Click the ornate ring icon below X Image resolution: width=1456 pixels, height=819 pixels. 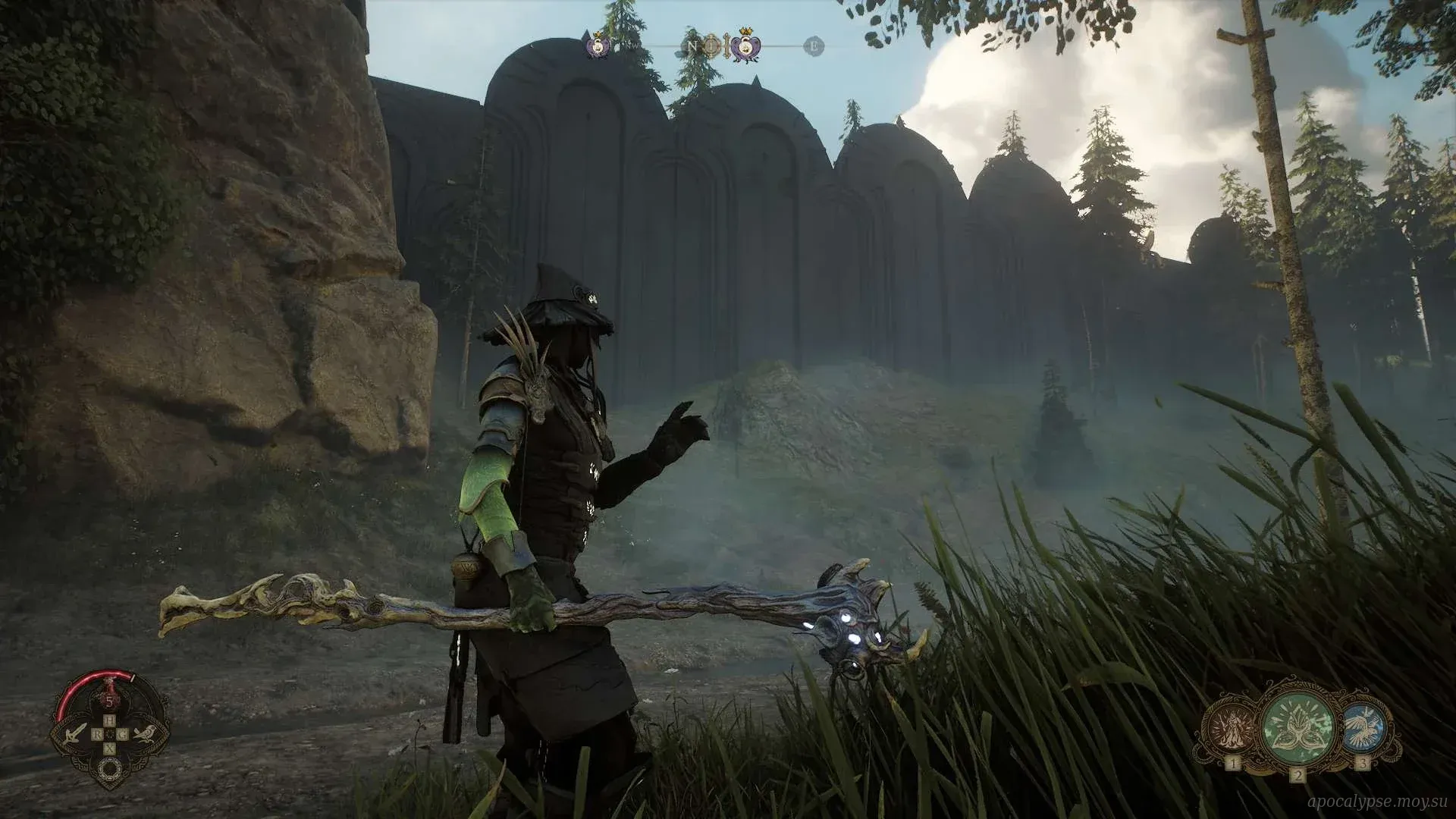(110, 767)
